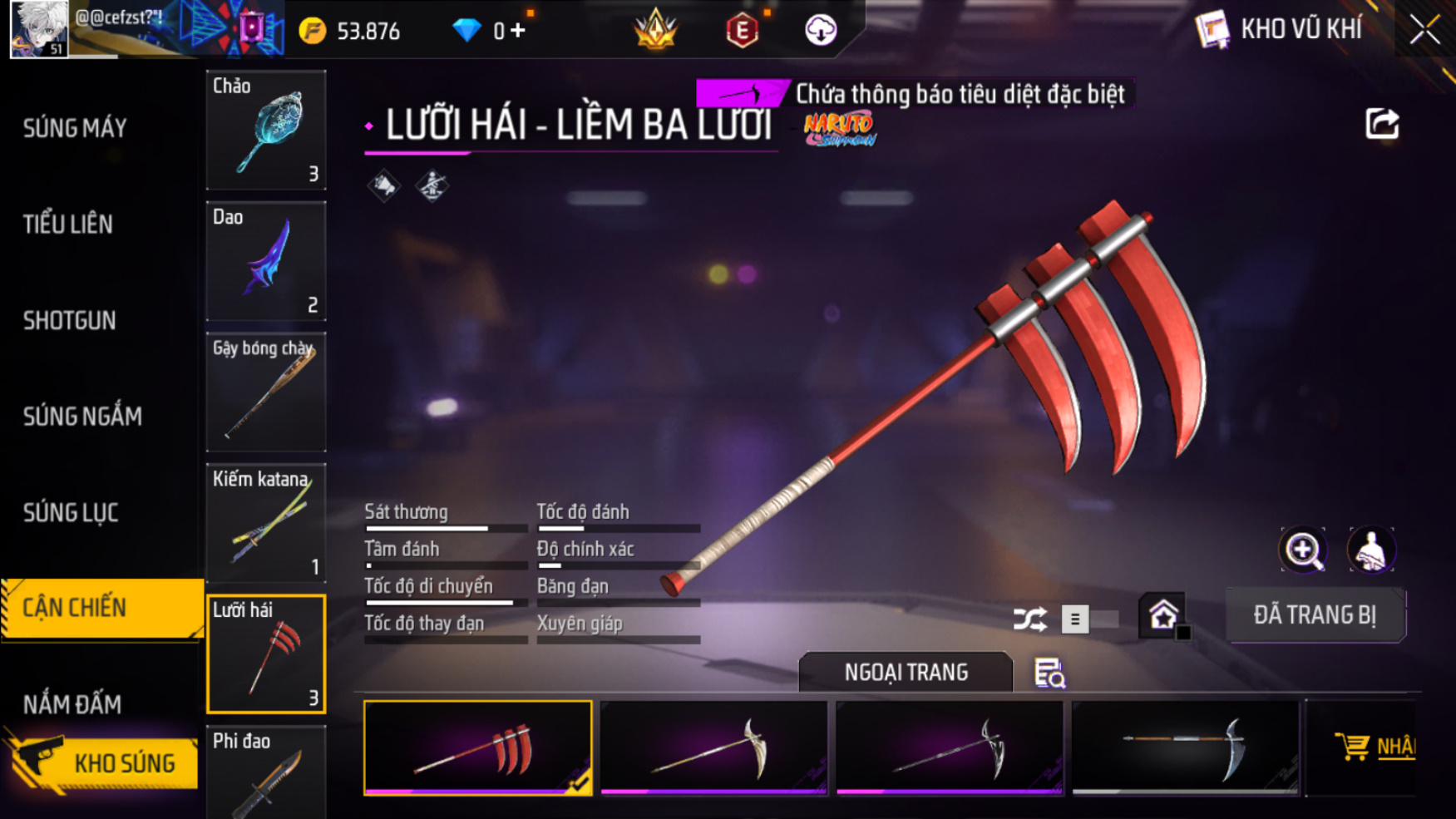Zoom in with the magnifier button
This screenshot has height=819, width=1456.
coord(1303,550)
